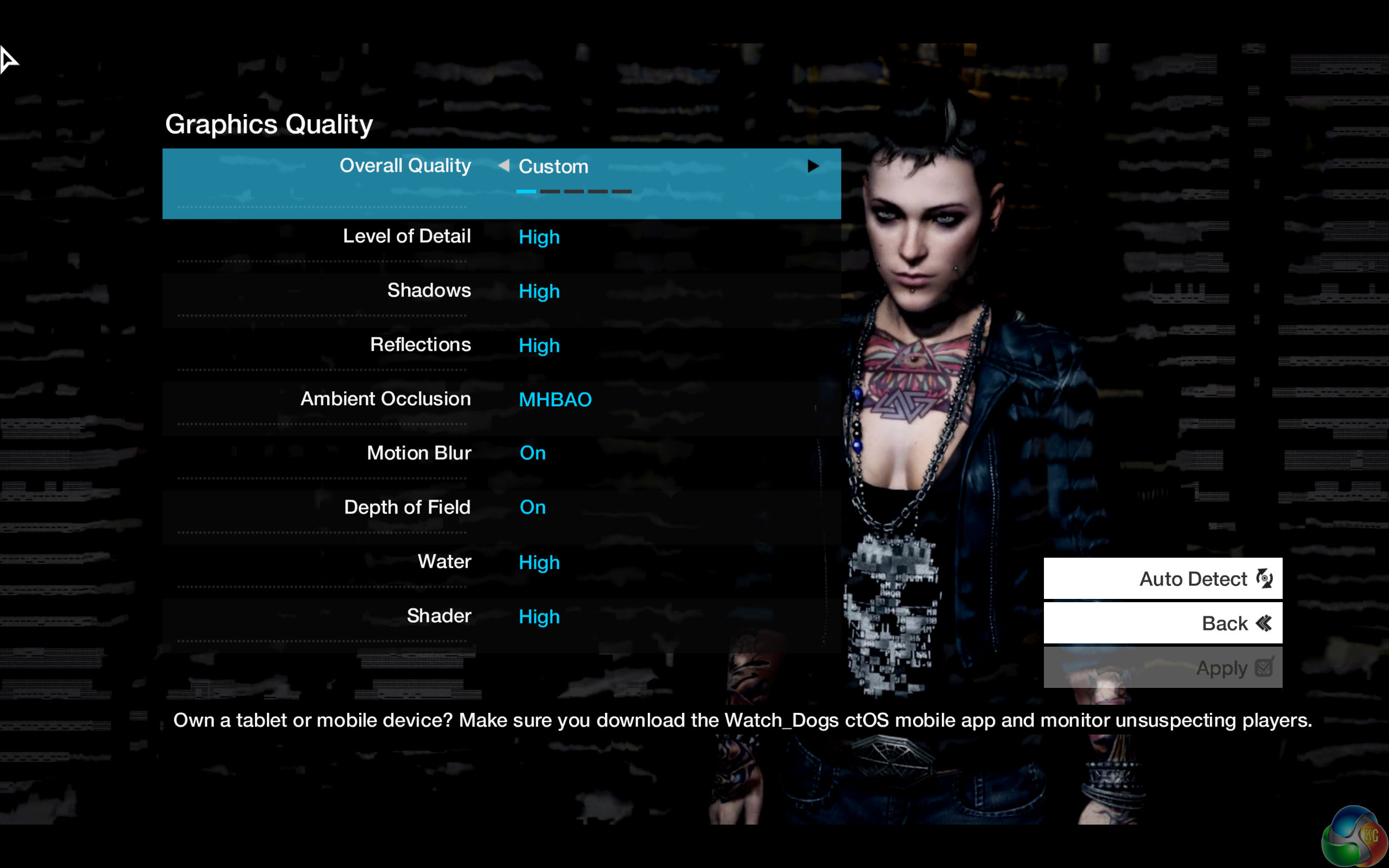
Task: Open the Ambient Occlusion MHBAO option
Action: coord(555,400)
